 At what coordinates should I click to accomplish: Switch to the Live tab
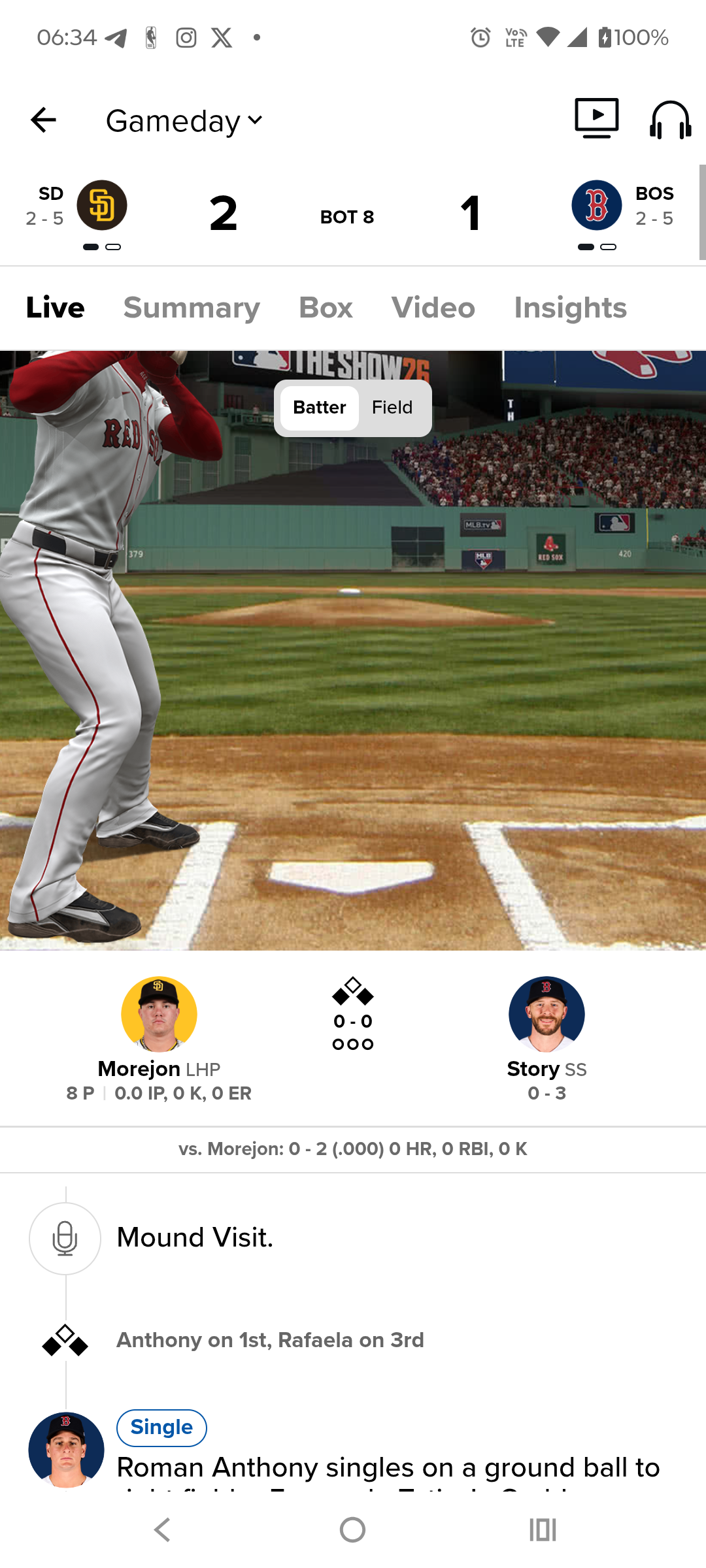56,308
